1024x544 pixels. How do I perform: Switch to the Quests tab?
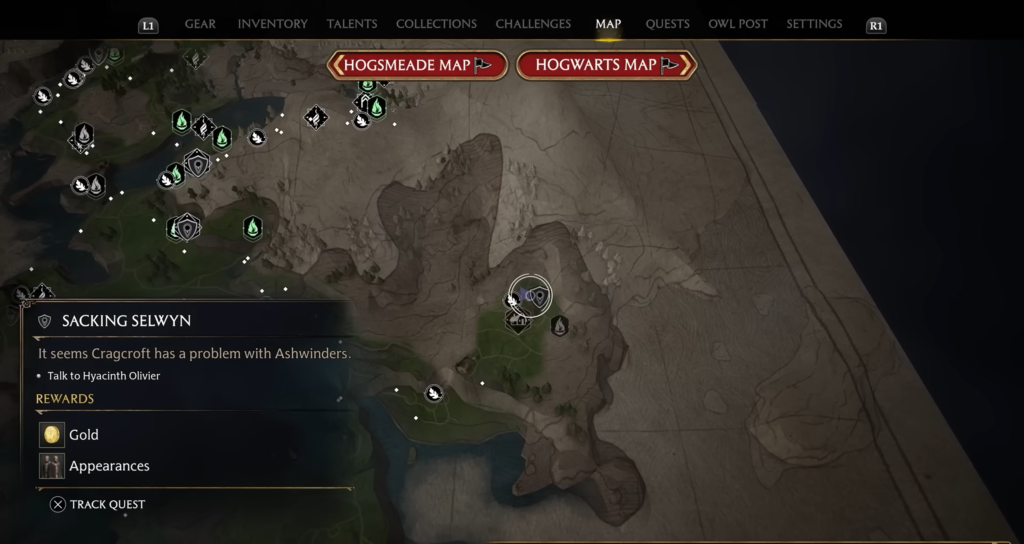(667, 24)
